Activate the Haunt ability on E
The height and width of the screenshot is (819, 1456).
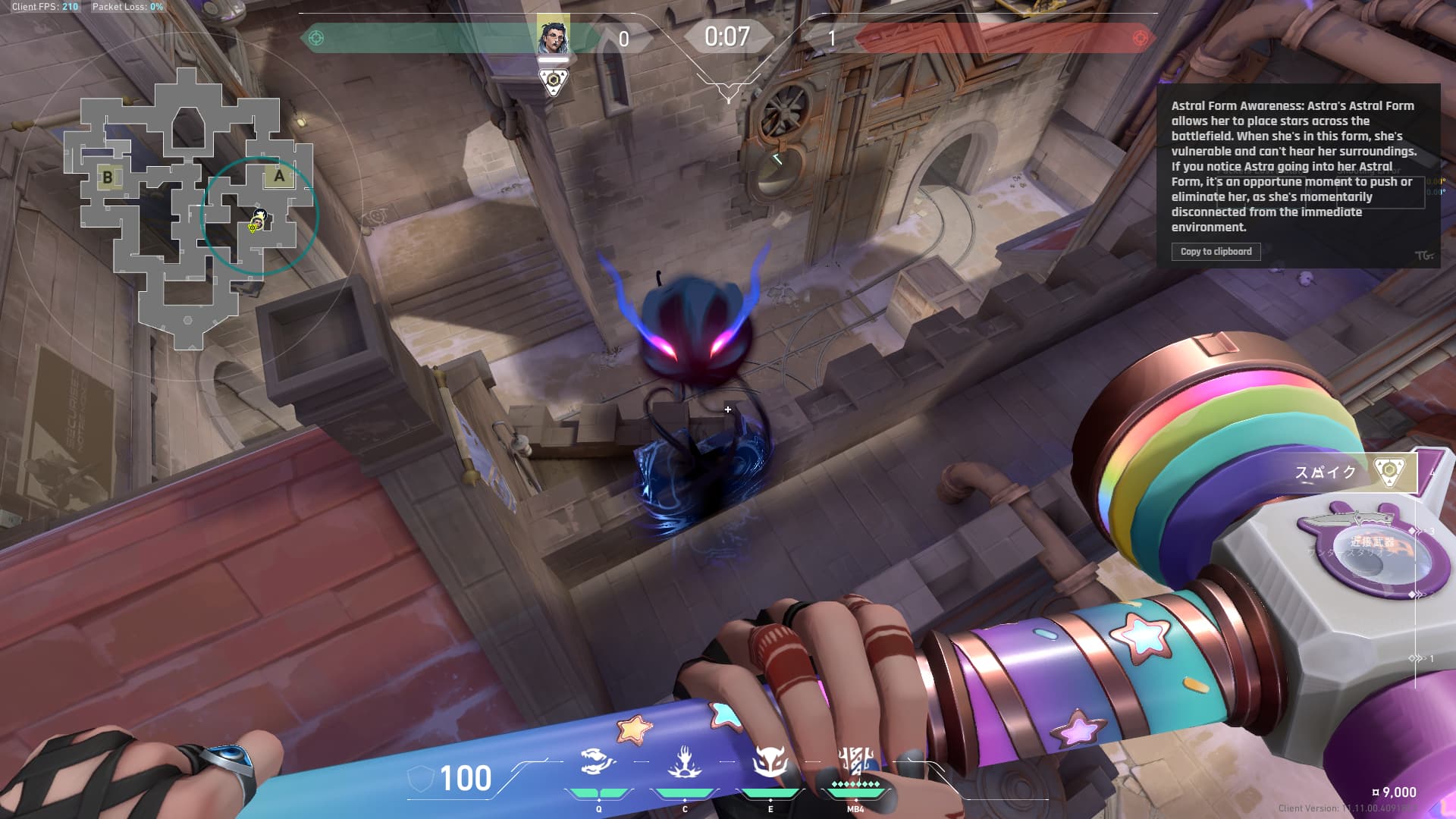coord(770,763)
